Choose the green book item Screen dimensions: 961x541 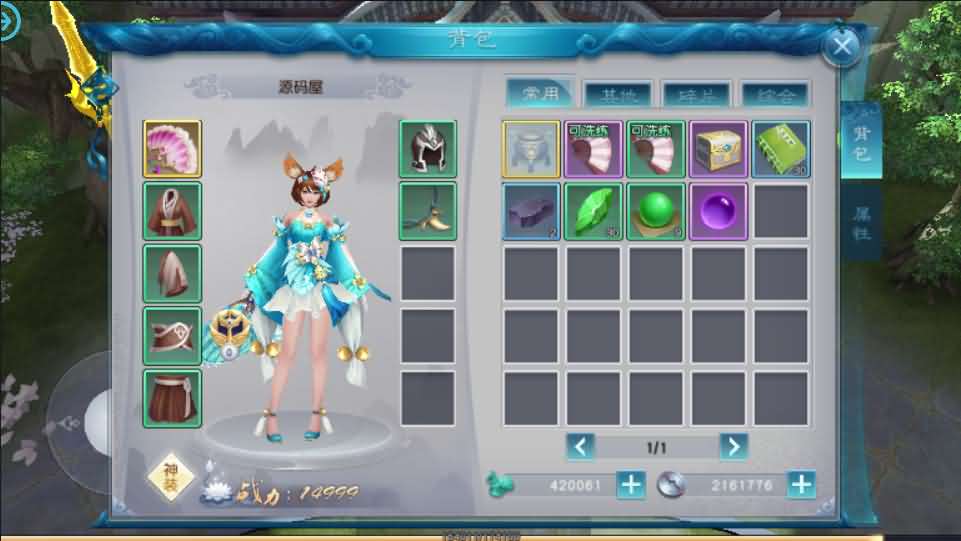pyautogui.click(x=780, y=149)
